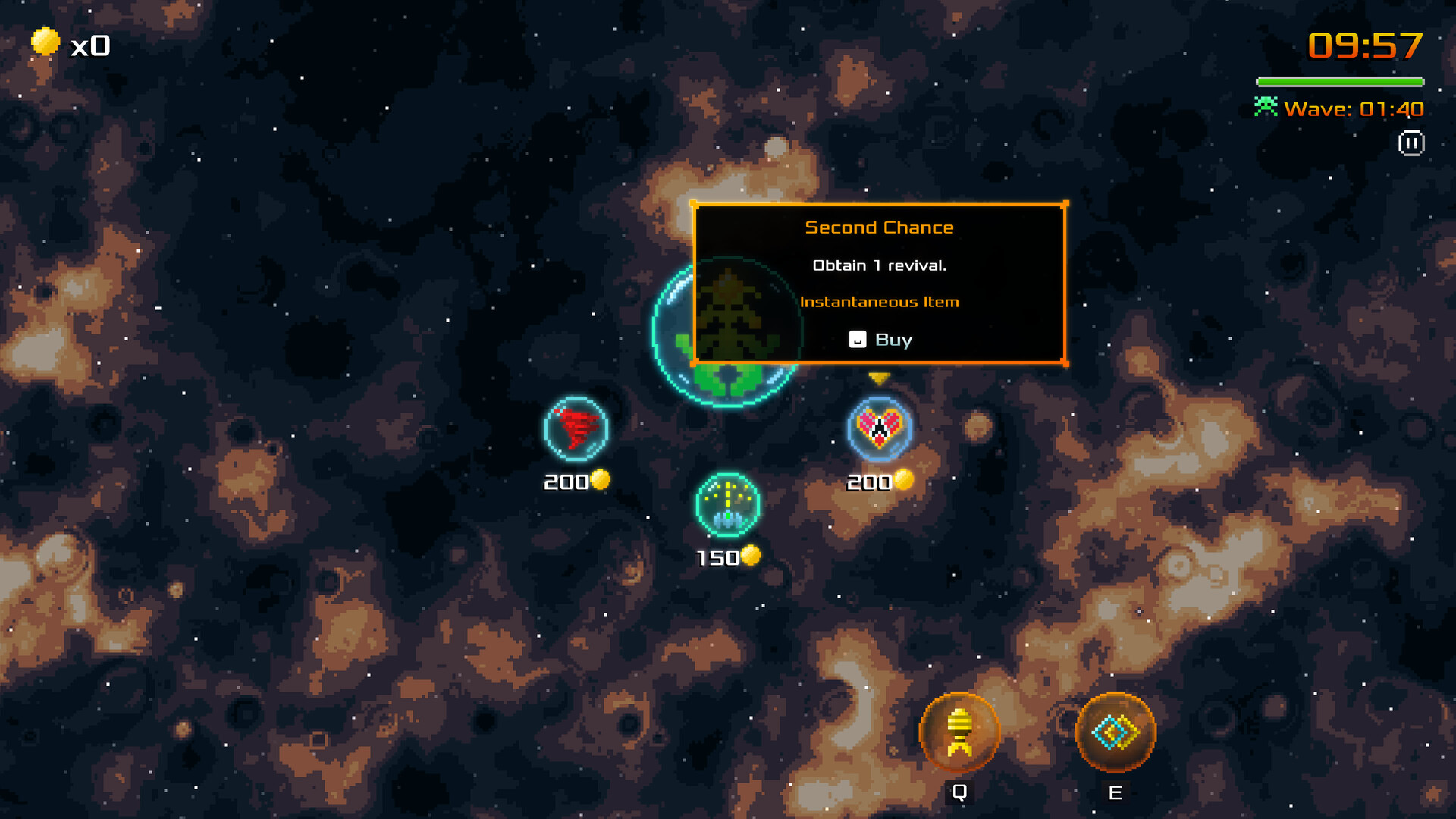The image size is (1456, 819).
Task: Toggle the Q ability hotkey label
Action: pyautogui.click(x=959, y=793)
